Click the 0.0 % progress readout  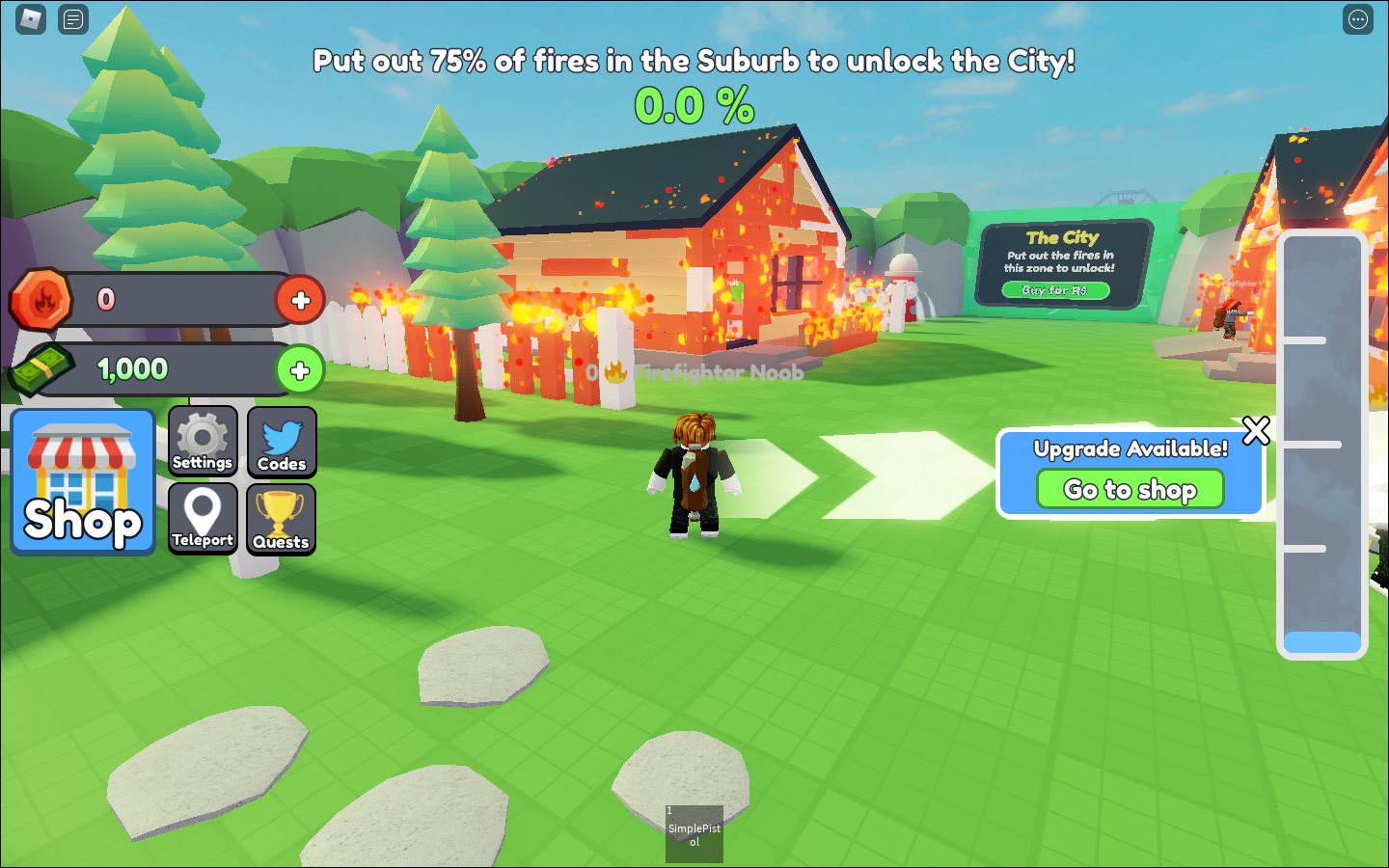click(695, 106)
